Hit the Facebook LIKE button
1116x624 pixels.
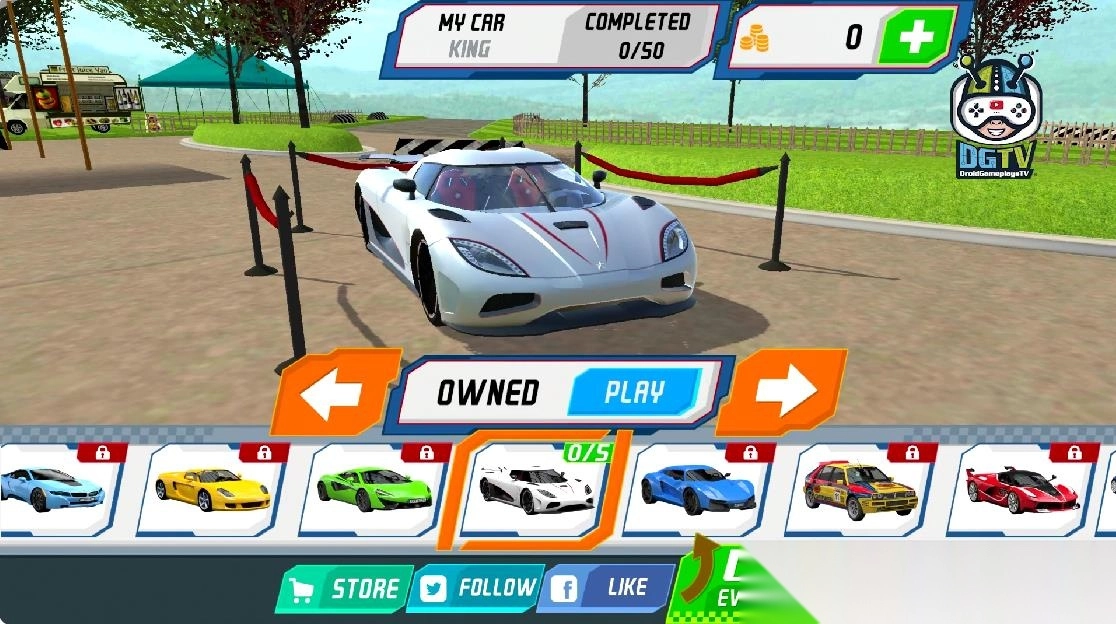pyautogui.click(x=606, y=588)
